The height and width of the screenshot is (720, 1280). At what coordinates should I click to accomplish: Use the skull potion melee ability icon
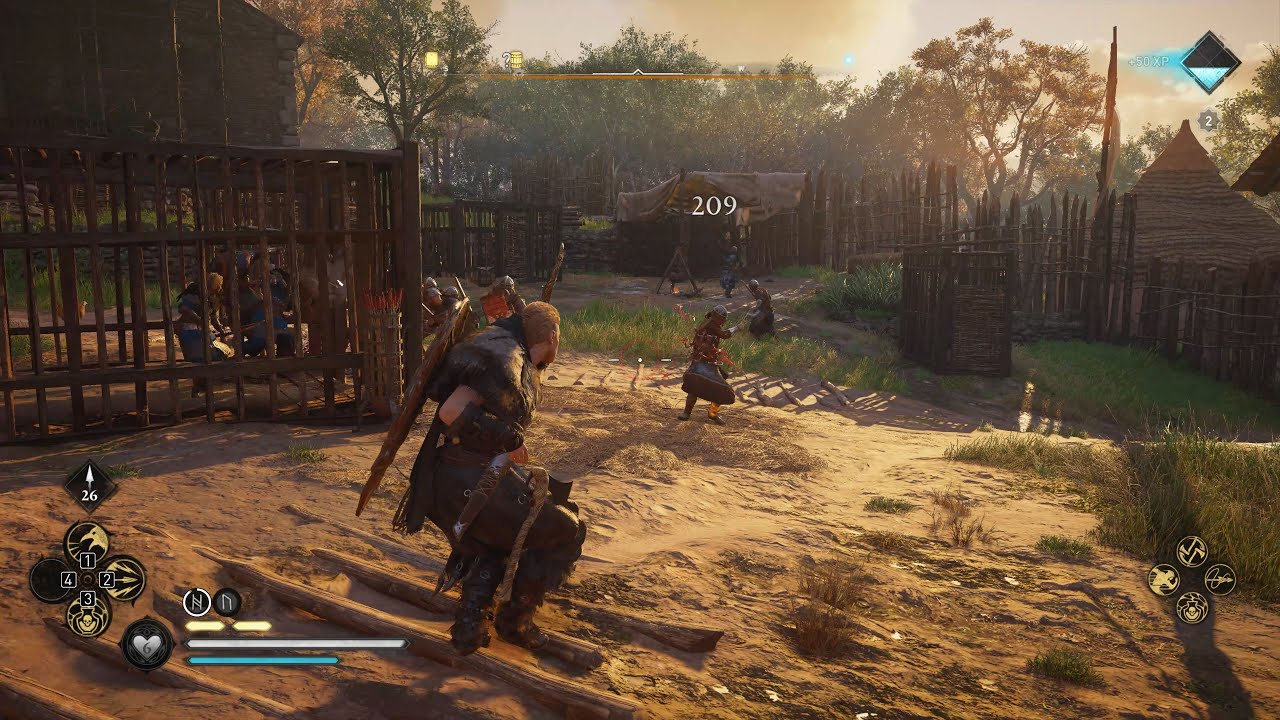(1191, 607)
